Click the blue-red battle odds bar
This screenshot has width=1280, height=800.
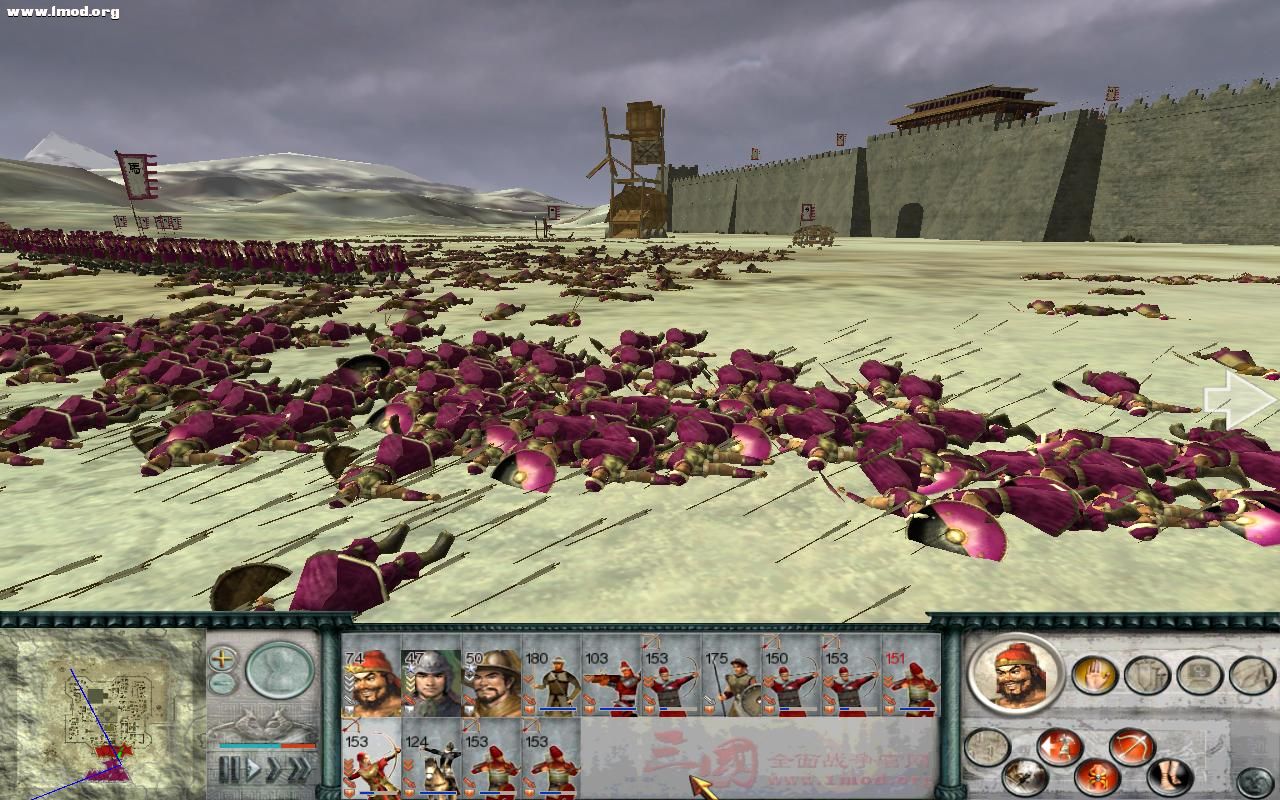268,746
